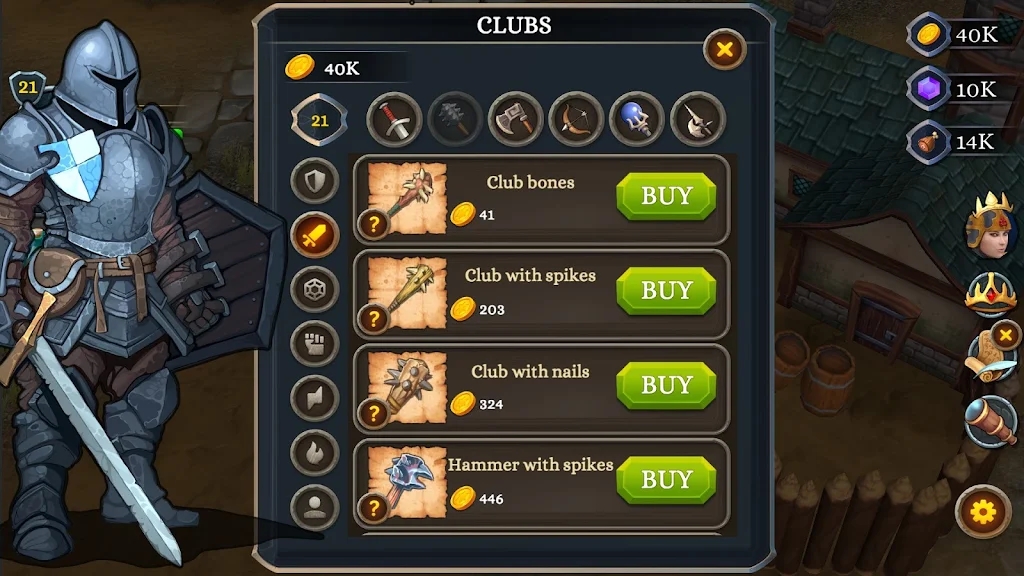Open the axes weapon tab

[x=515, y=120]
